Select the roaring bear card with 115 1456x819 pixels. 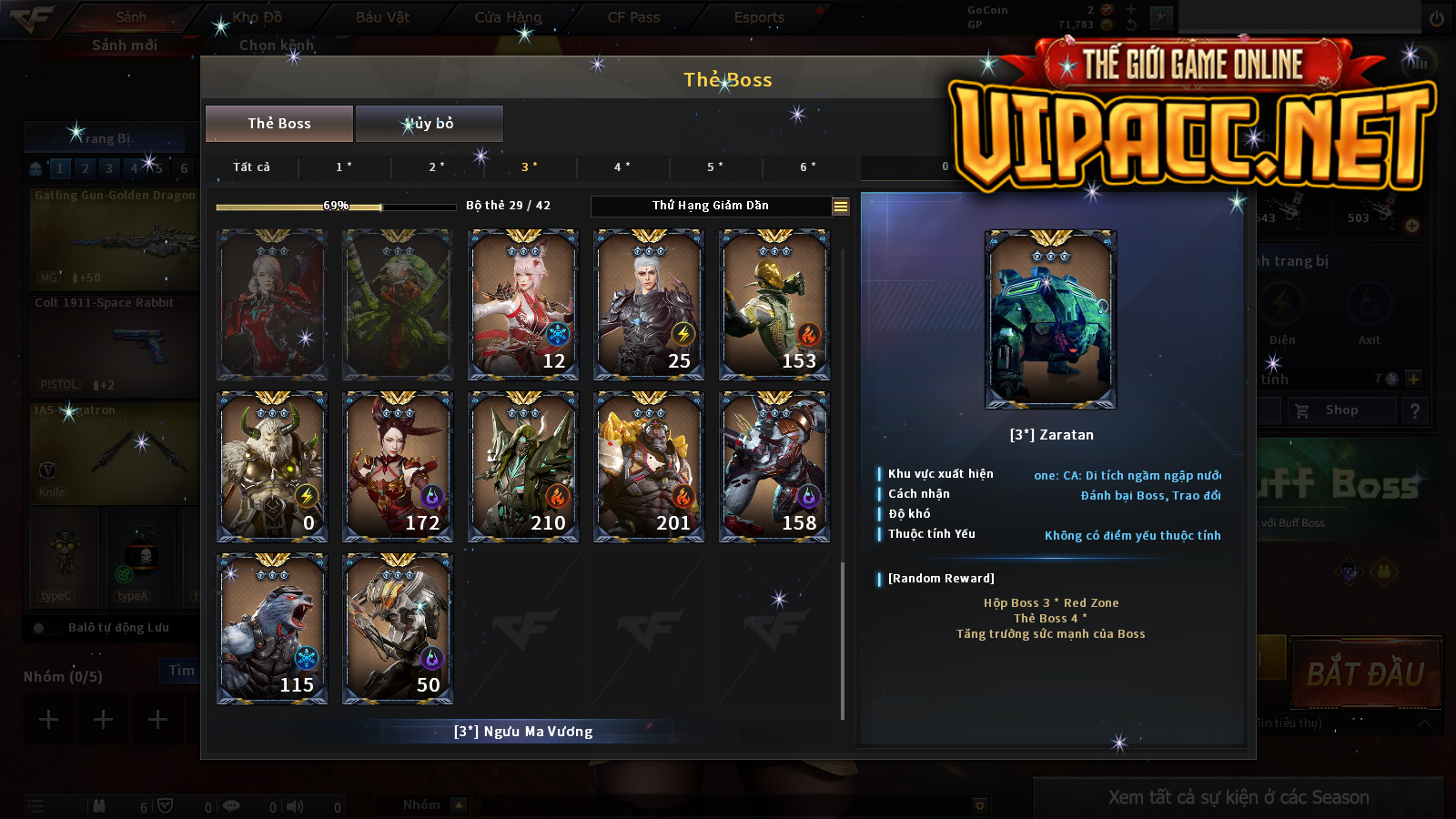click(272, 628)
